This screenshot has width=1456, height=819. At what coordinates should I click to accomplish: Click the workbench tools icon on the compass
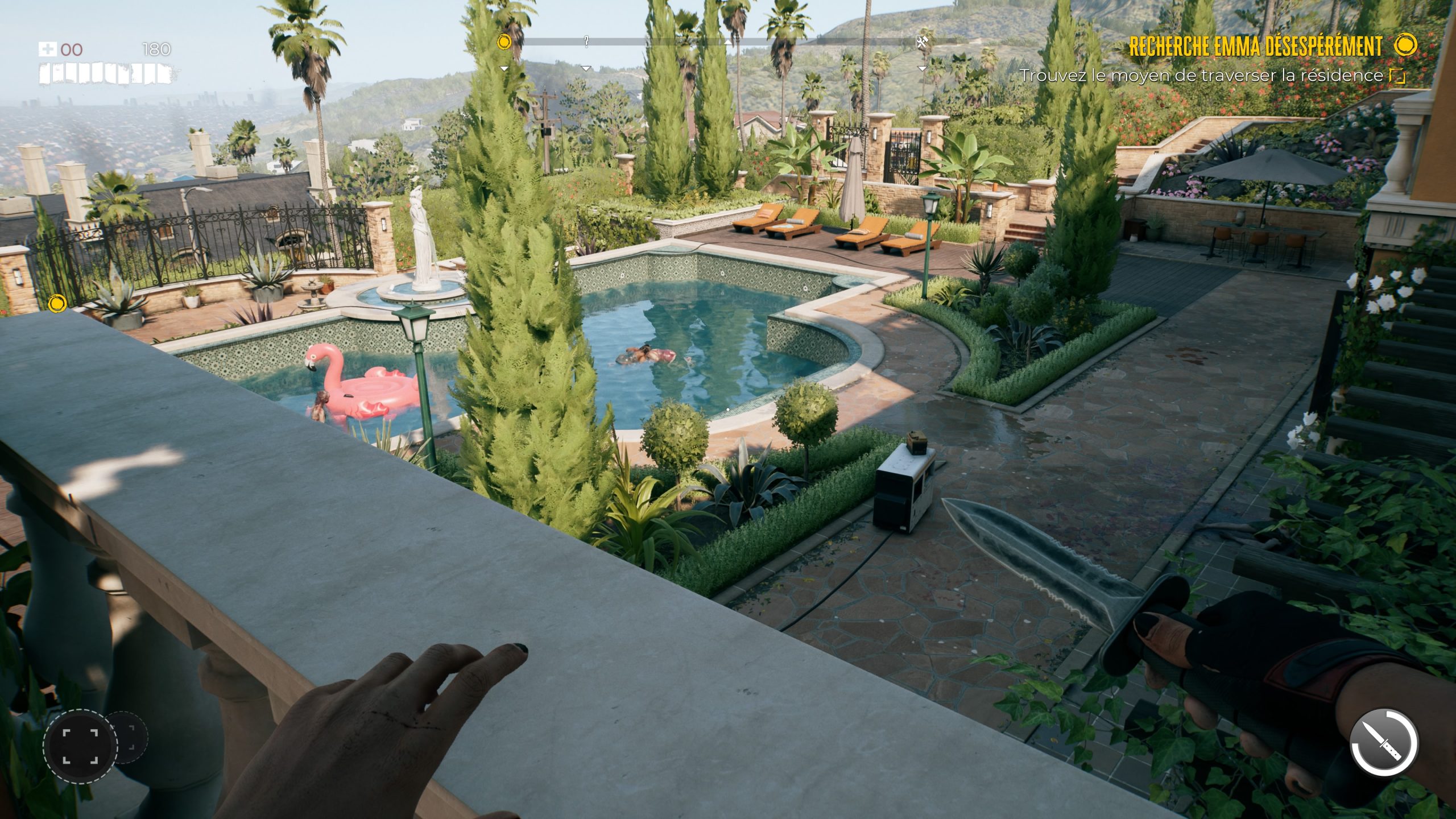coord(923,42)
